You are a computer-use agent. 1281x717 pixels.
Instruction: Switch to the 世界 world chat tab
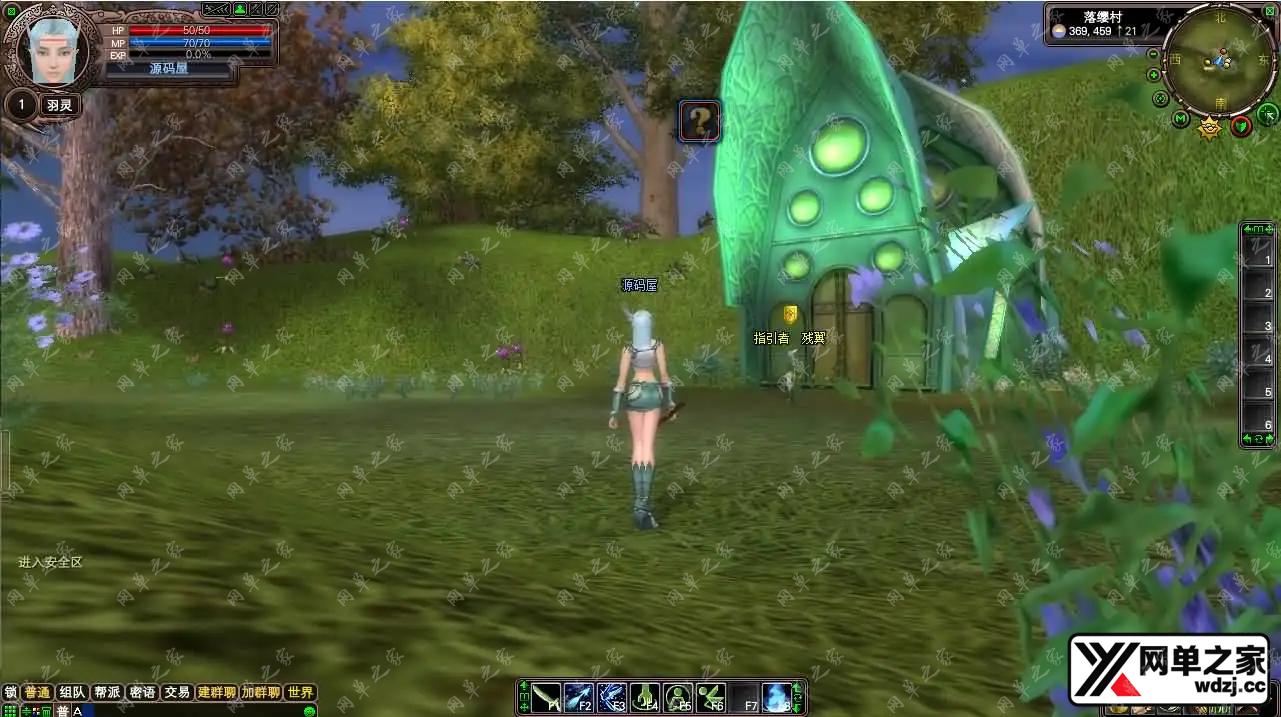pos(299,692)
